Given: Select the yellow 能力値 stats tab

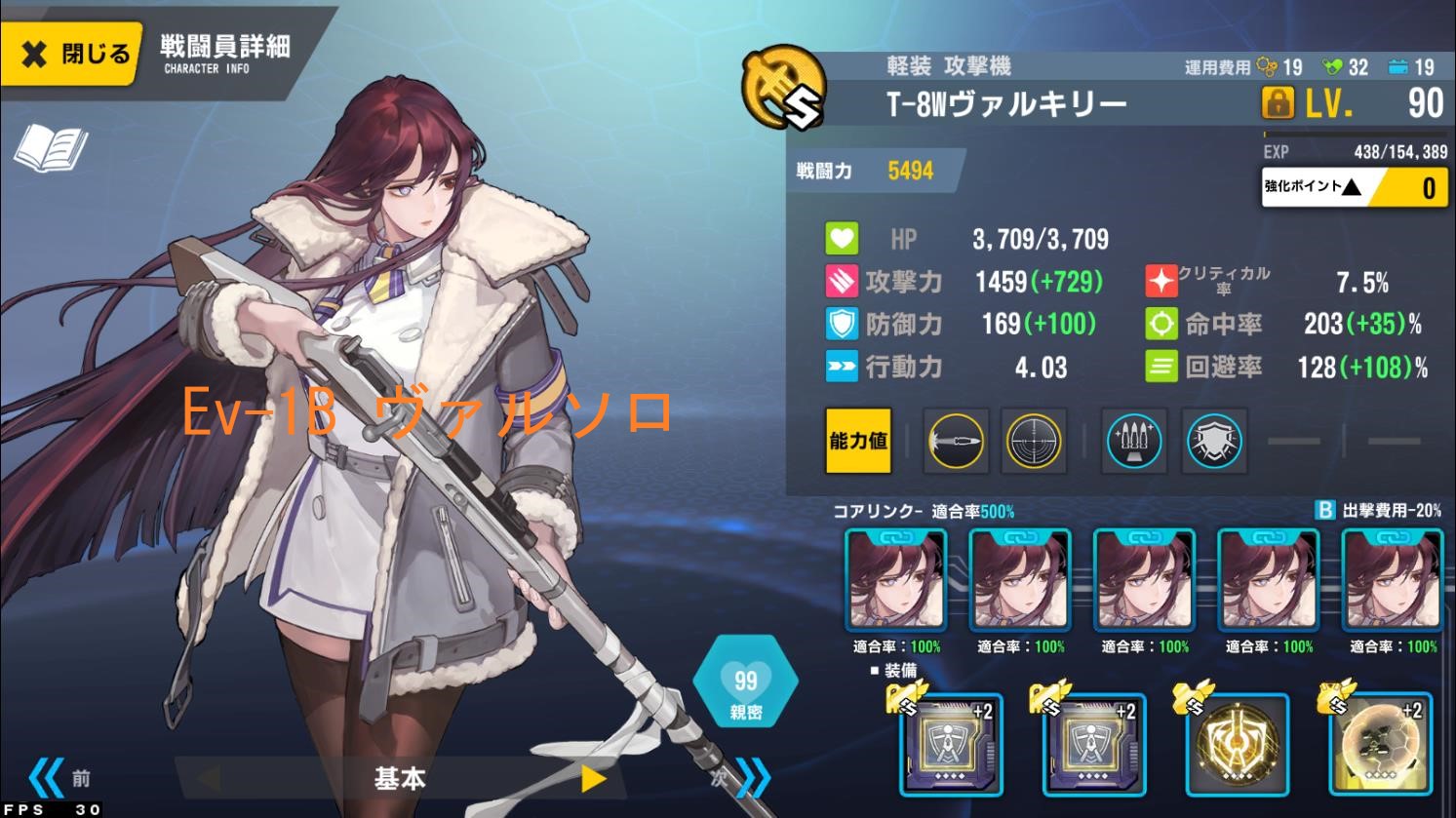Looking at the screenshot, I should pyautogui.click(x=858, y=442).
